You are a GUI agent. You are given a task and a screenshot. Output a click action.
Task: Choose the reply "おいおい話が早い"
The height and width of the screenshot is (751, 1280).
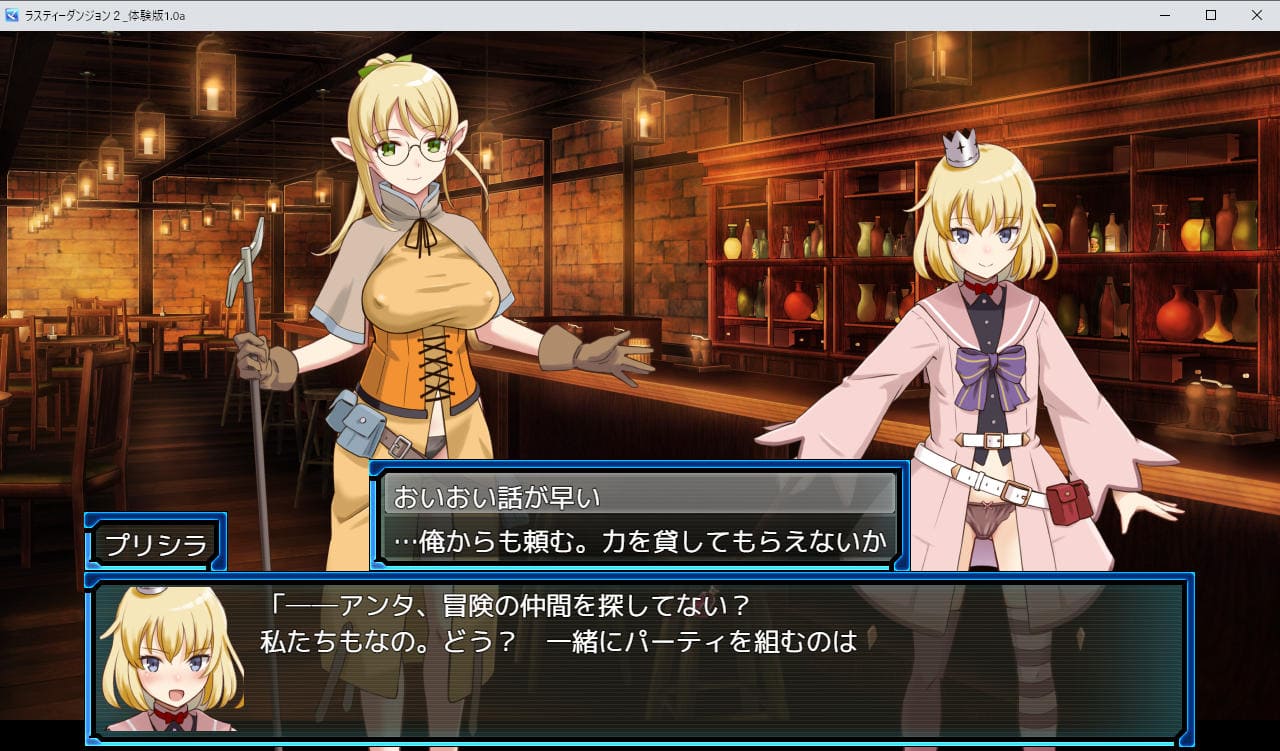[639, 495]
